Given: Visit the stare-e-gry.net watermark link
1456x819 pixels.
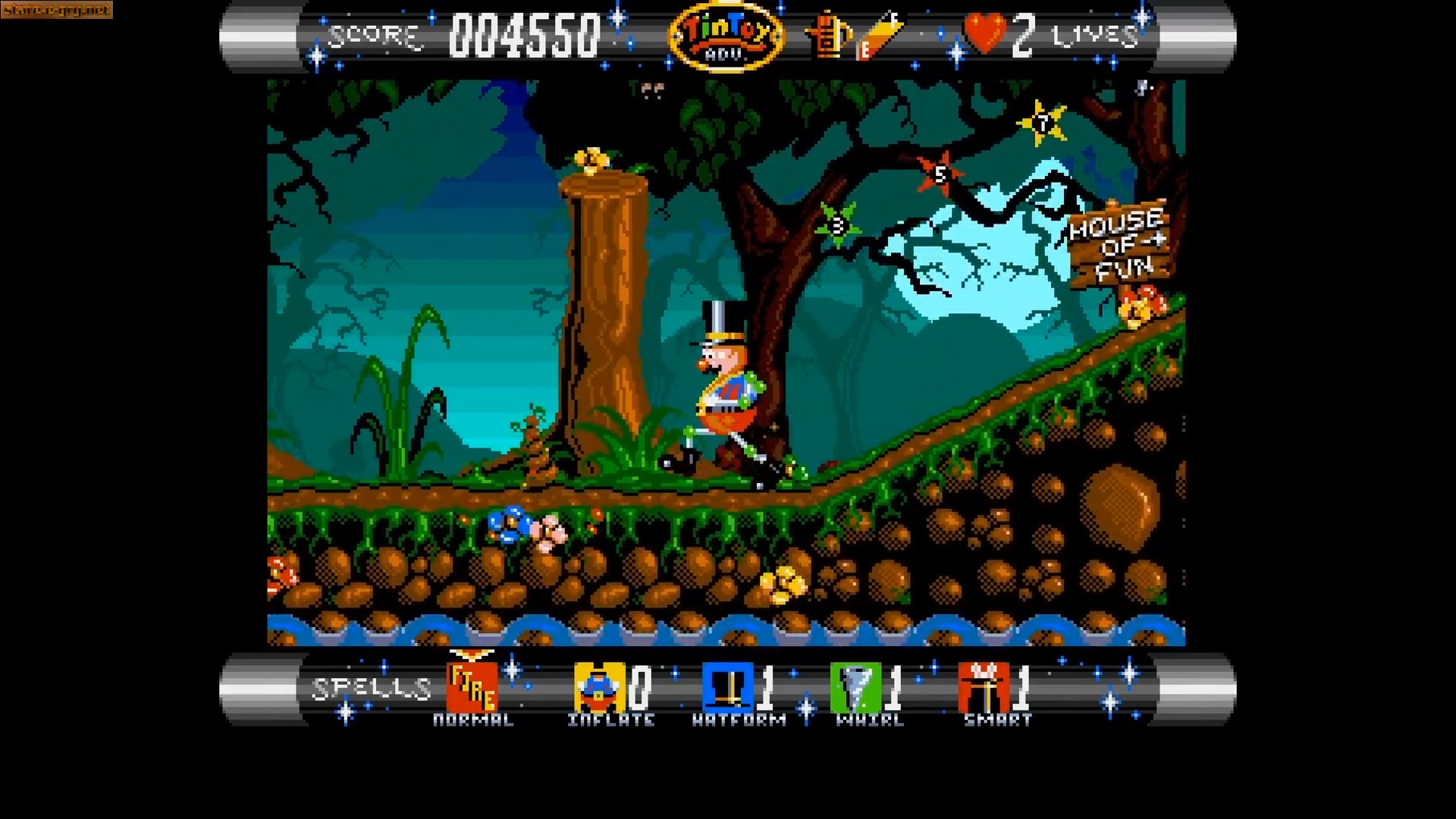Looking at the screenshot, I should click(x=55, y=10).
